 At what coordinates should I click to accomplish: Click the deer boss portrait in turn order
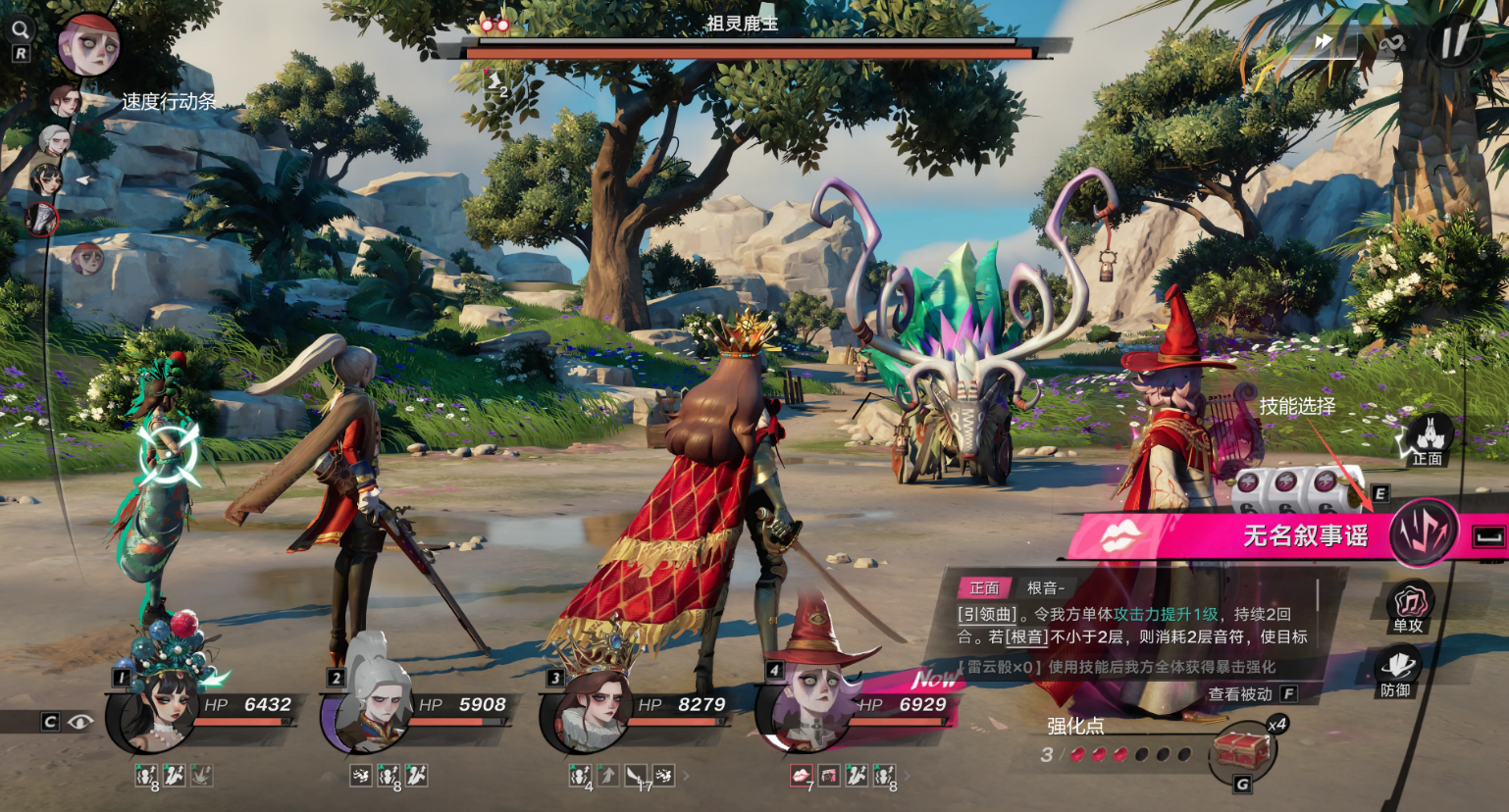click(x=42, y=218)
